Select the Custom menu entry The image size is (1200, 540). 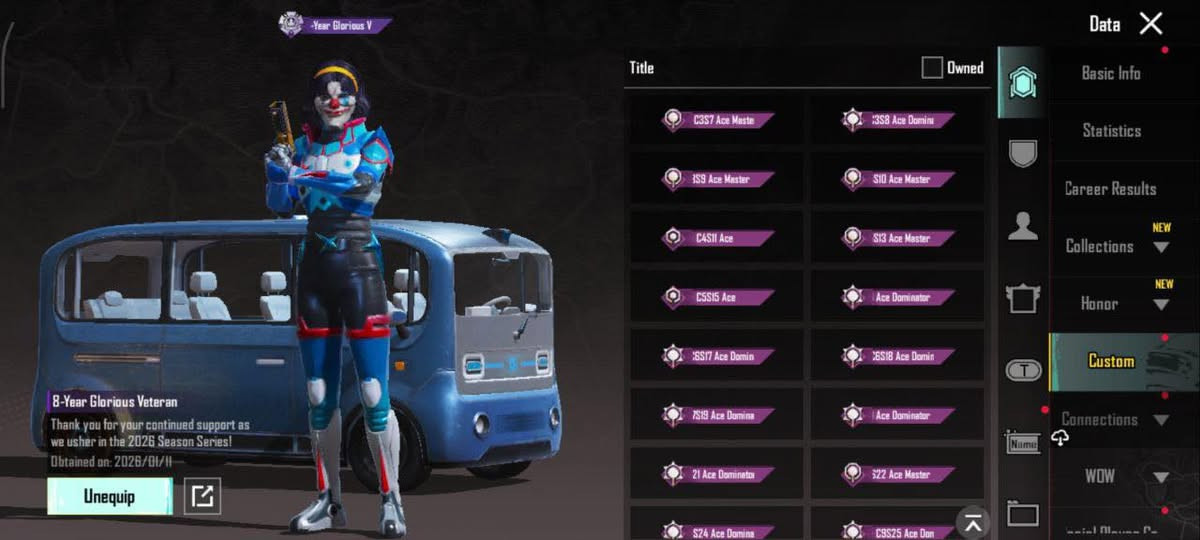coord(1111,361)
